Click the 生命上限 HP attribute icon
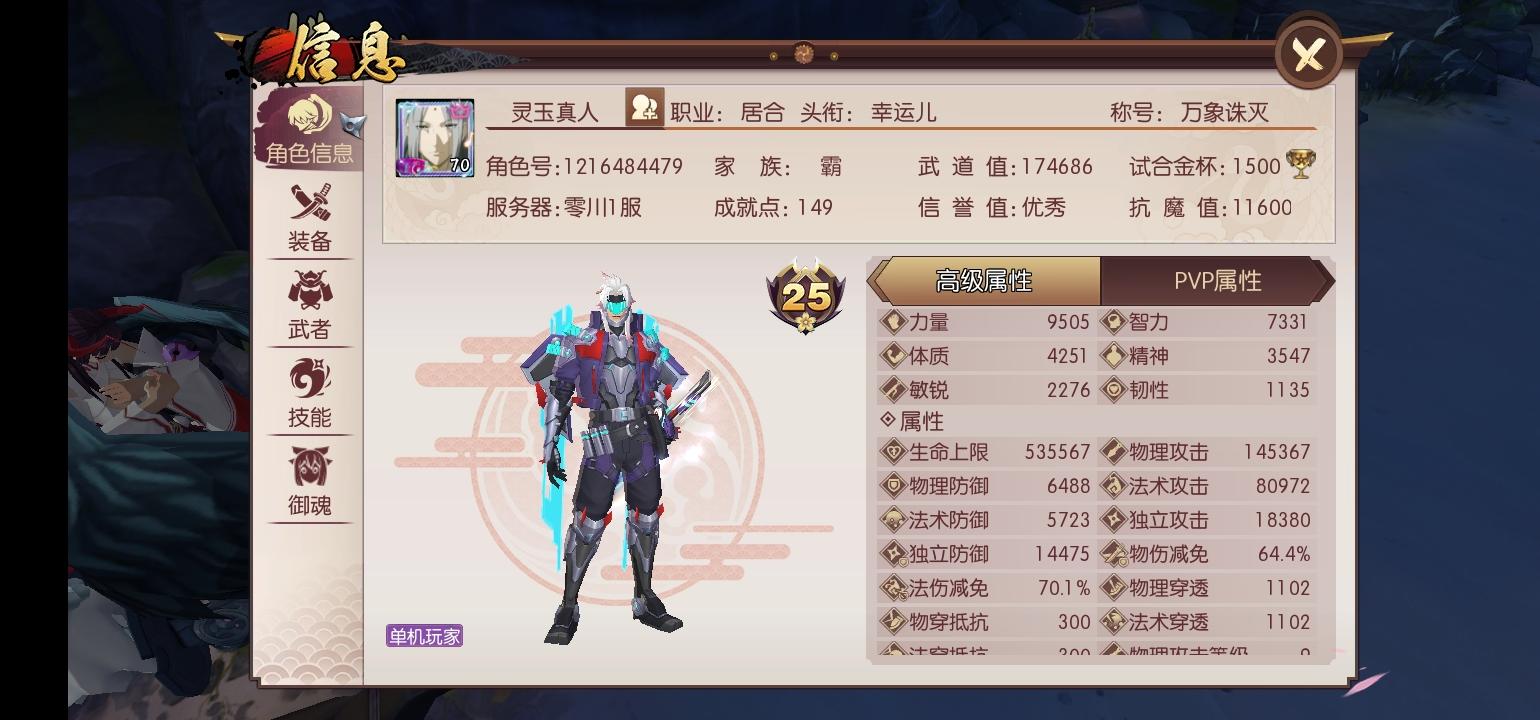This screenshot has height=720, width=1540. [891, 452]
